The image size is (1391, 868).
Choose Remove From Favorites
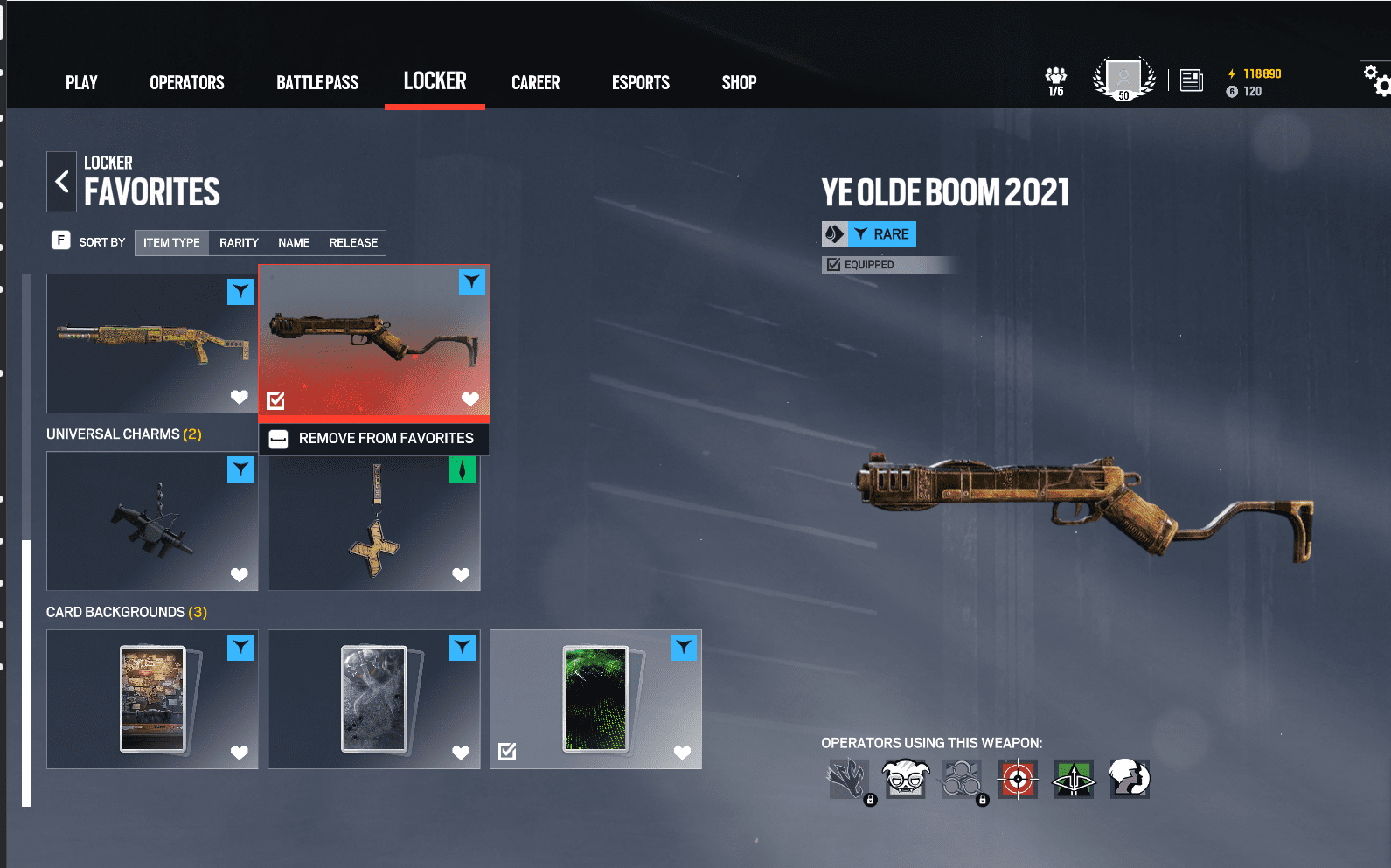click(x=374, y=439)
